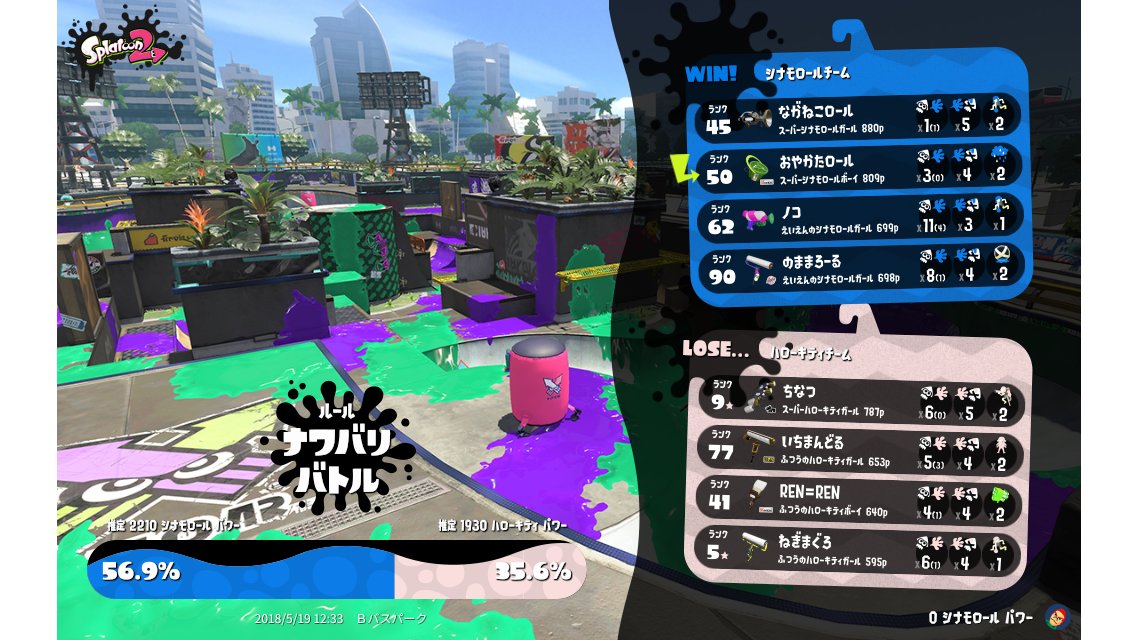The width and height of the screenshot is (1138, 640).
Task: Open the user avatar icon
Action: tap(1056, 617)
